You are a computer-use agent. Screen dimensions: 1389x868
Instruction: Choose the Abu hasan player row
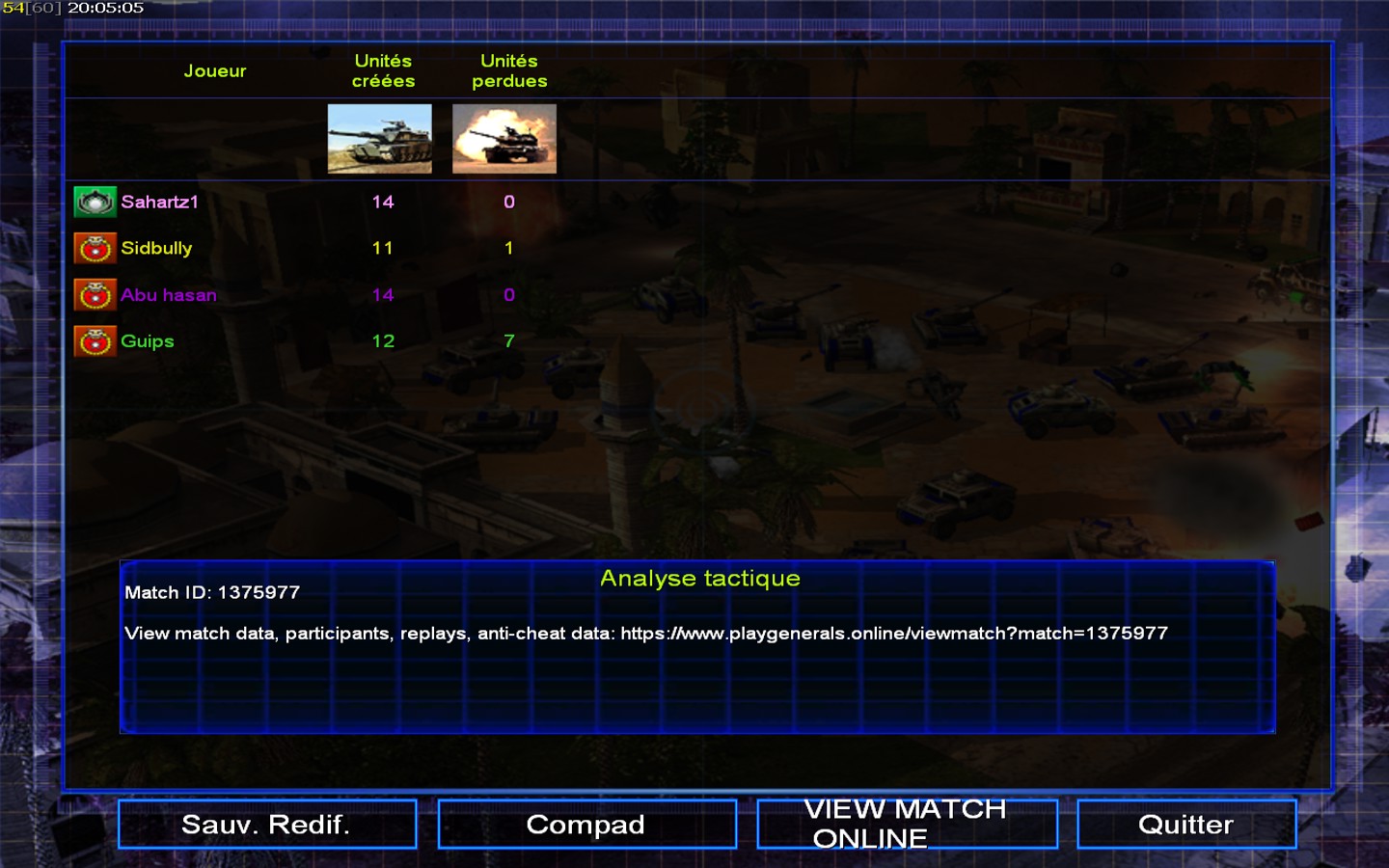[x=168, y=295]
